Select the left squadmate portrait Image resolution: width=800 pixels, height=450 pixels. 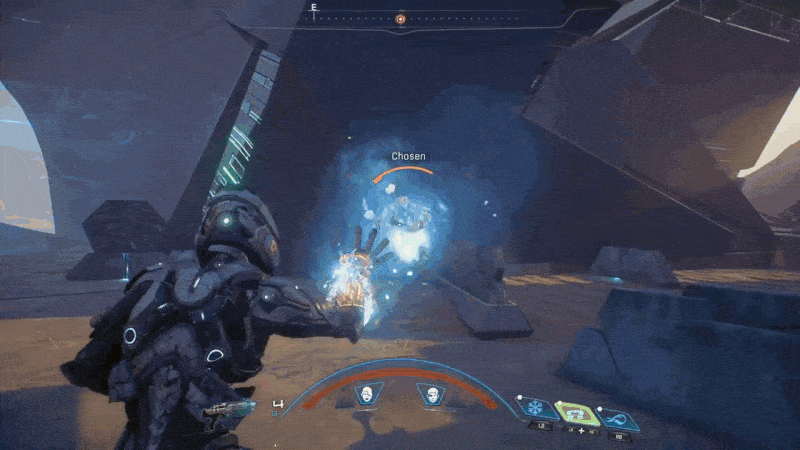point(366,395)
